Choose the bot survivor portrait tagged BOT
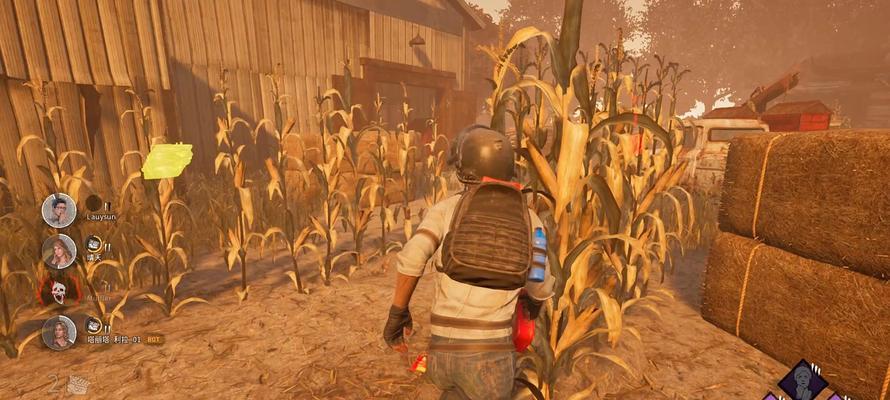 tap(59, 332)
